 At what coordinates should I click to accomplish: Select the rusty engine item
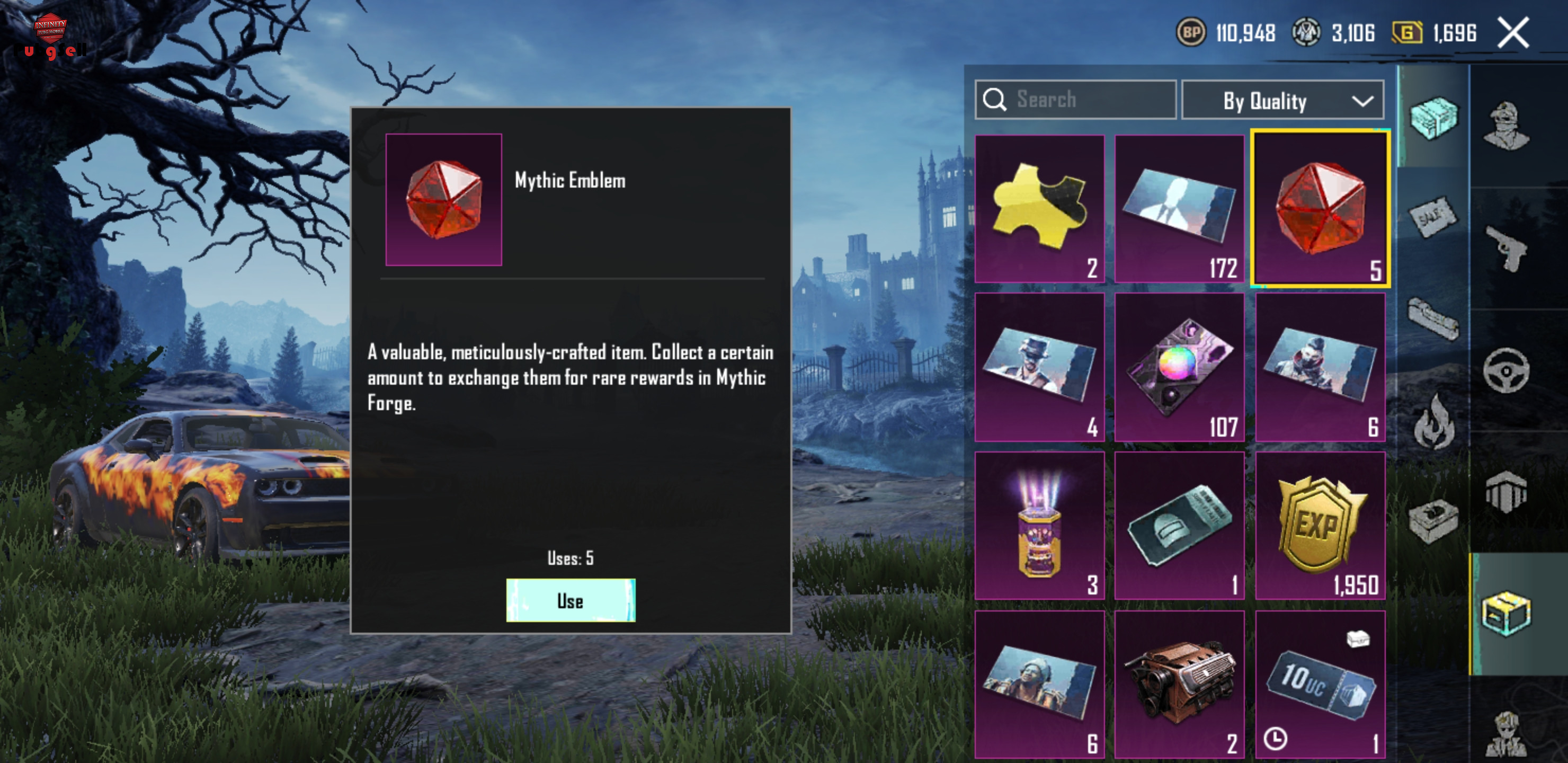(x=1179, y=684)
